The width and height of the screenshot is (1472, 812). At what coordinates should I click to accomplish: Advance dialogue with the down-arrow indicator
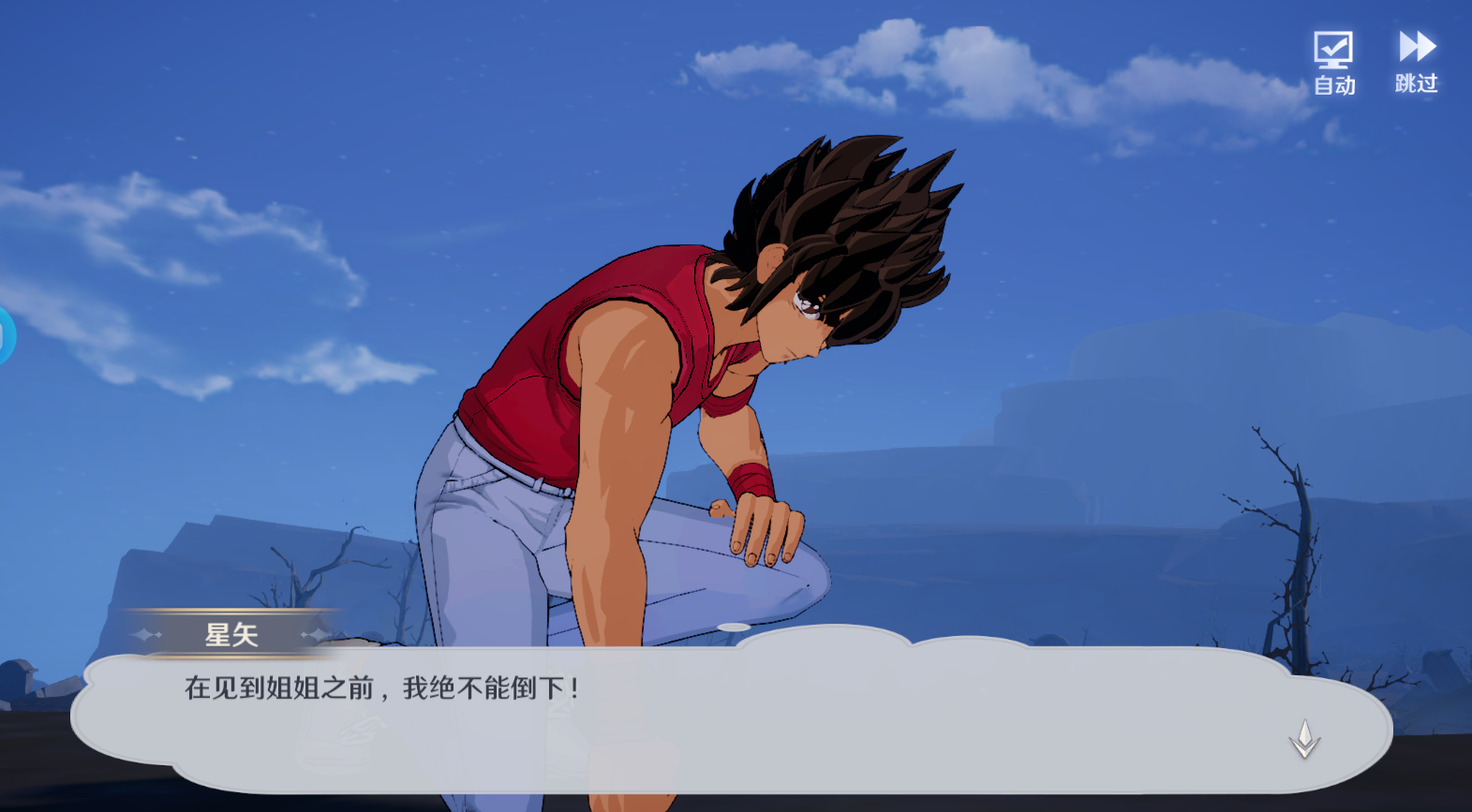1304,739
